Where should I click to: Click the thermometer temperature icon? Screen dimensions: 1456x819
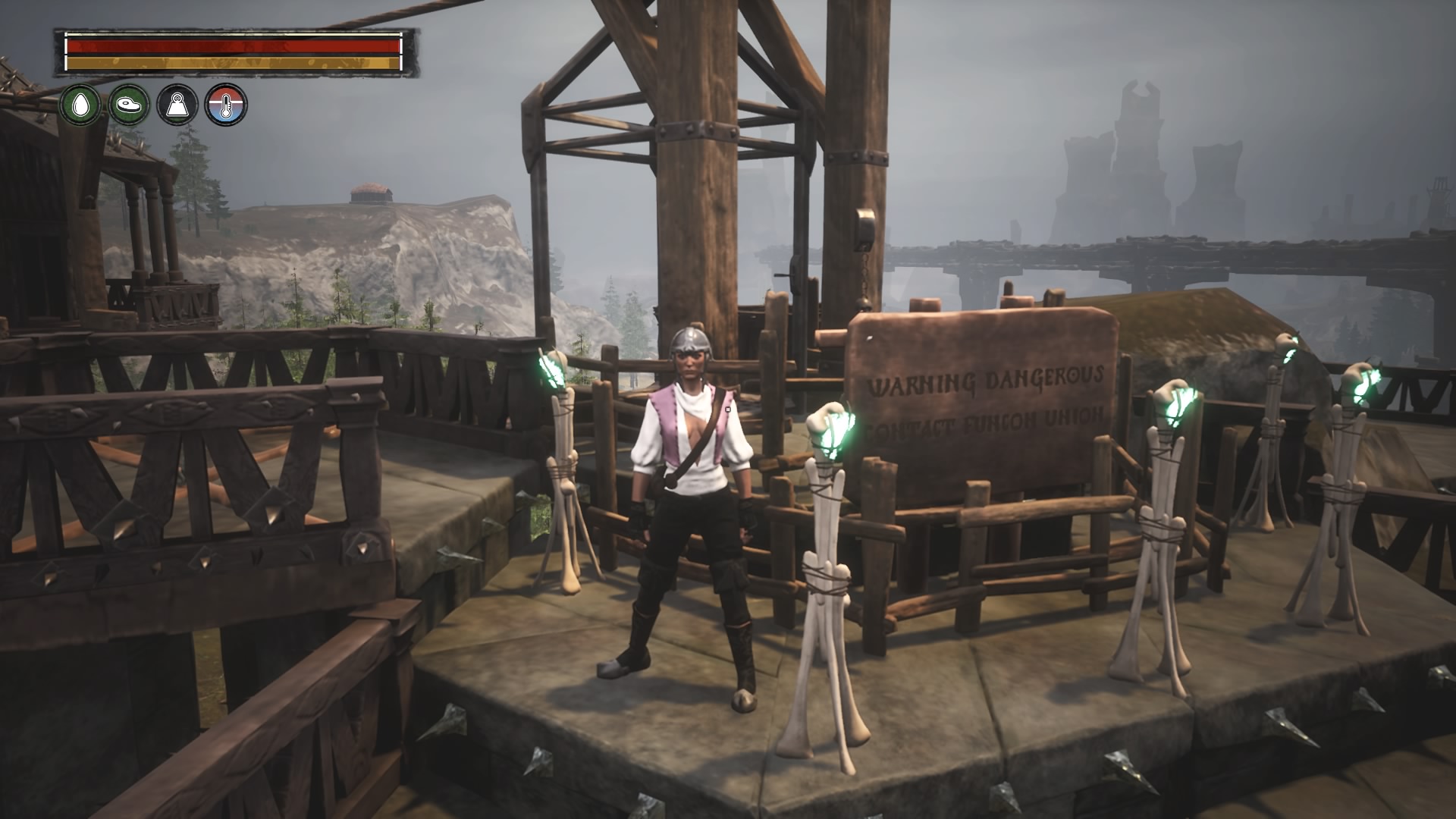tap(226, 105)
